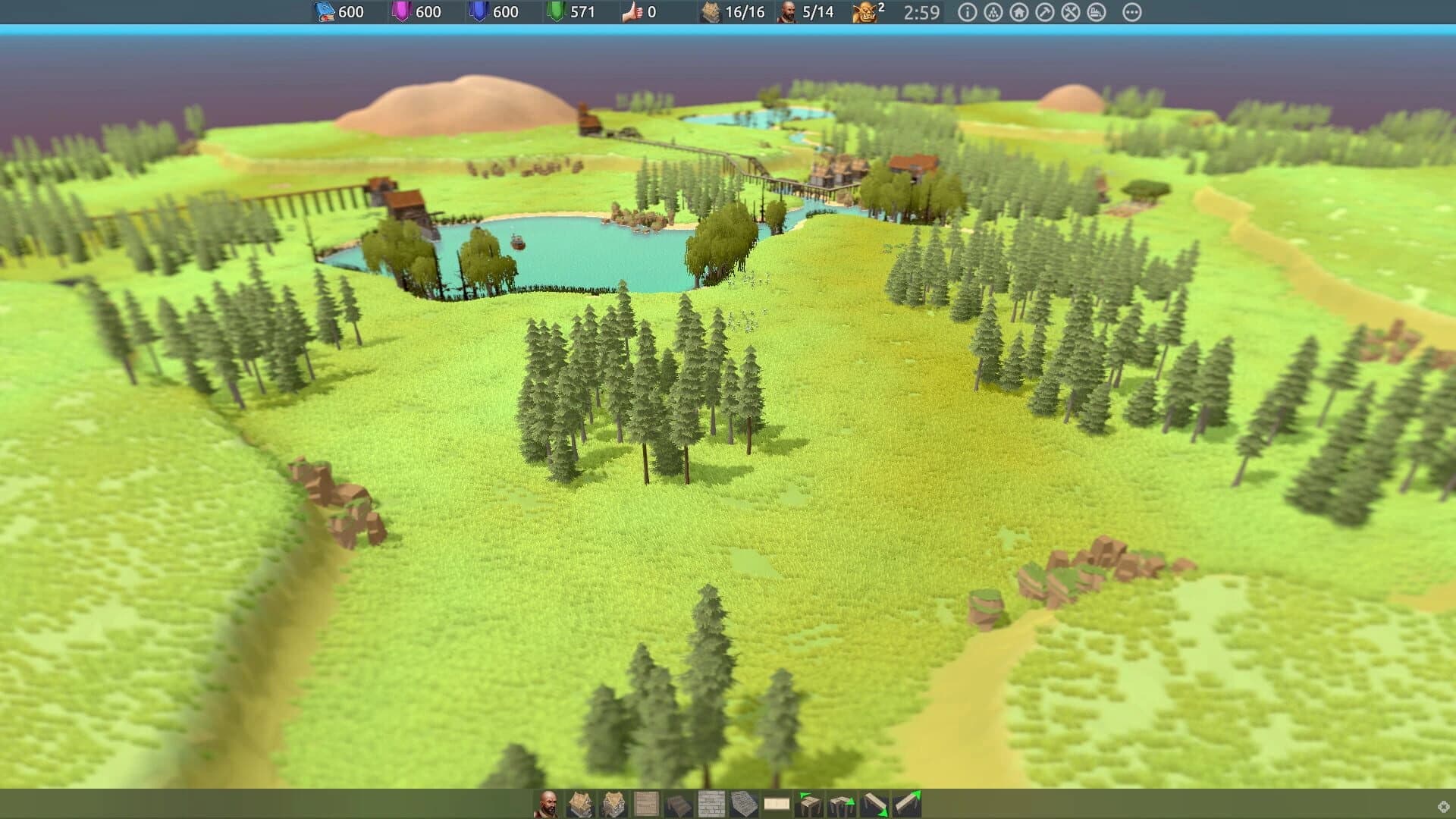Click the gear in the bottom right corner
1456x819 pixels.
1445,805
